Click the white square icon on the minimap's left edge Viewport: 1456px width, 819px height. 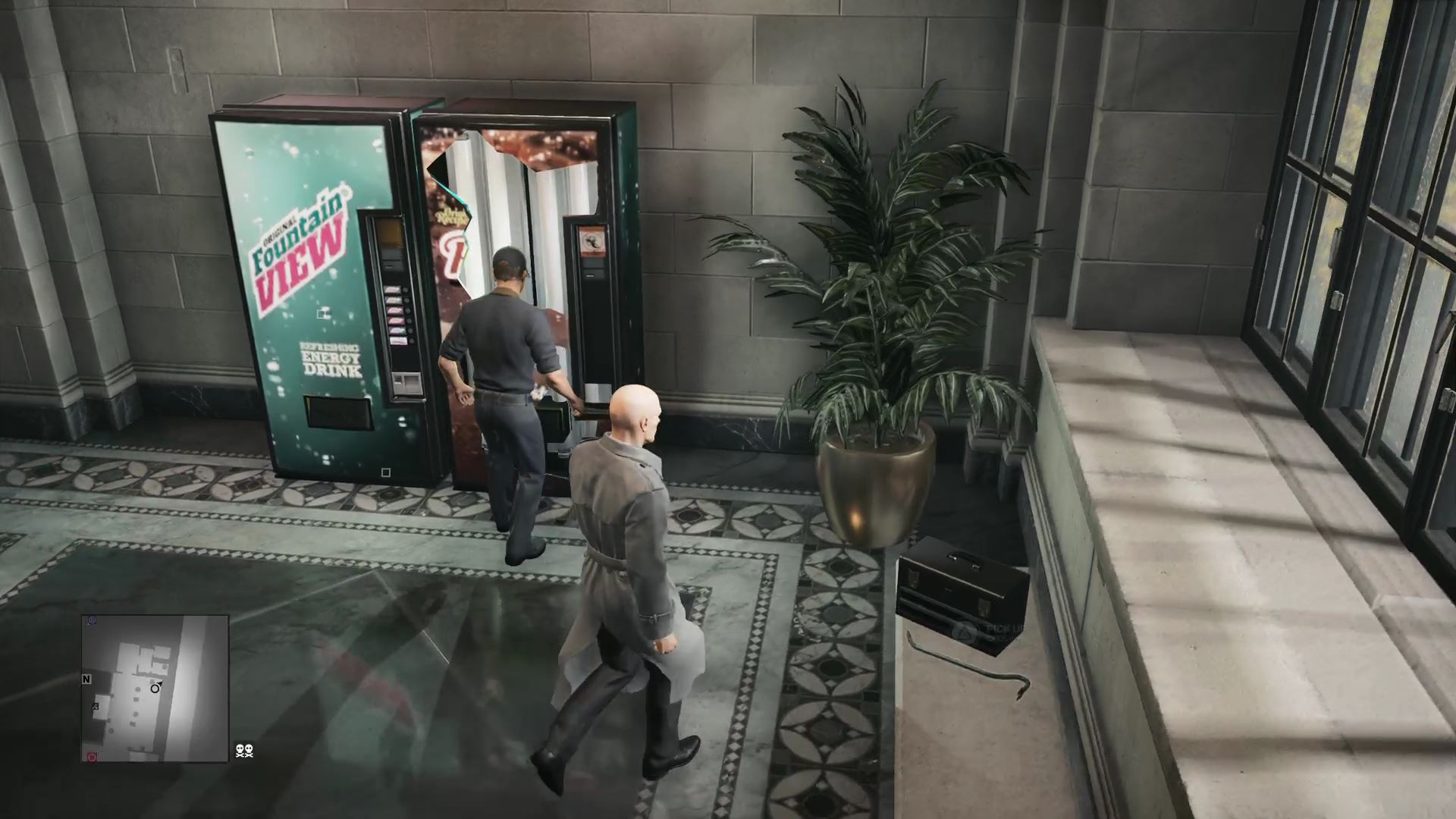[96, 707]
